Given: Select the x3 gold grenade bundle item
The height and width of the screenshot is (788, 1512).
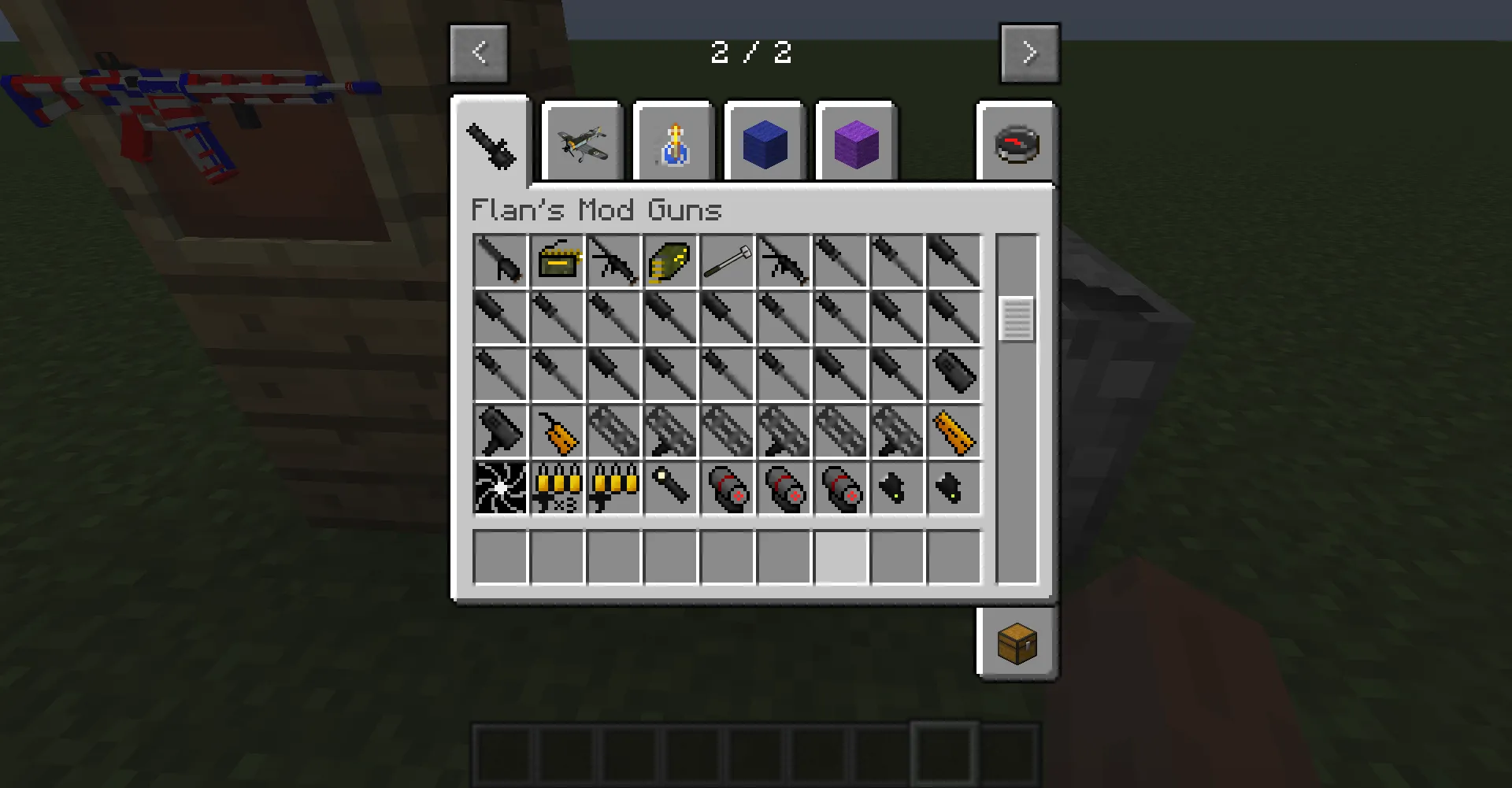Looking at the screenshot, I should pos(556,488).
